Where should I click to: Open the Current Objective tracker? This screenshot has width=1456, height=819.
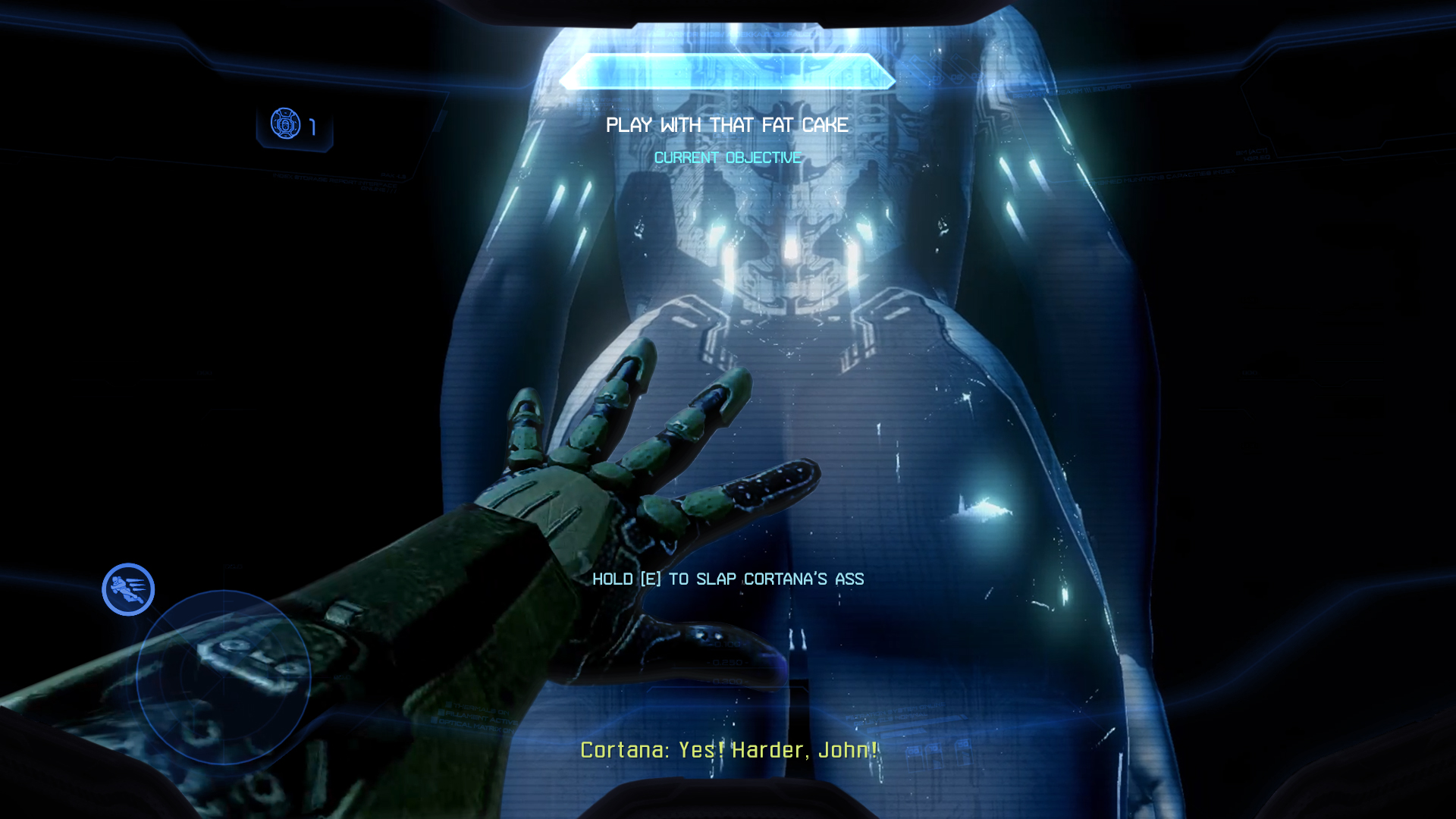point(727,158)
